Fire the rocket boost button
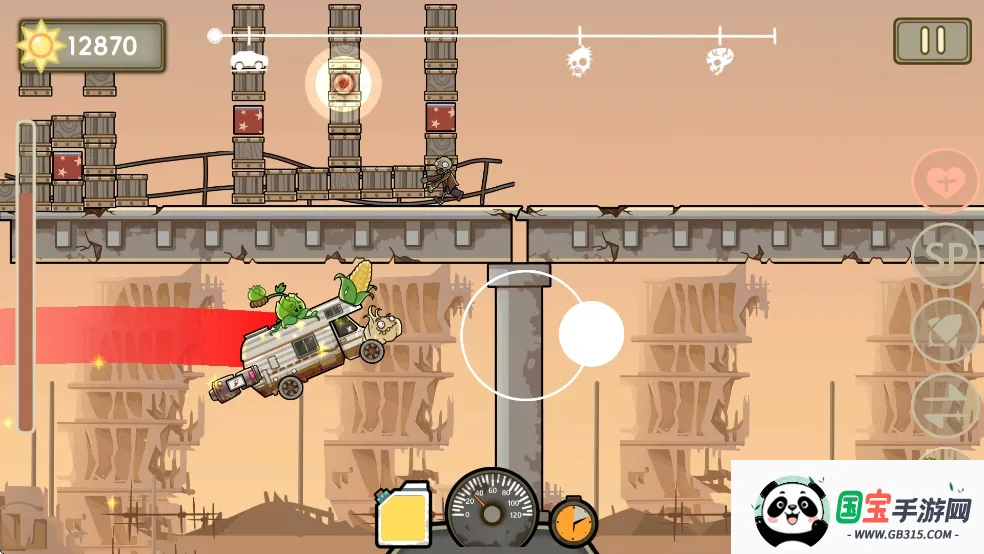This screenshot has width=984, height=554. tap(945, 331)
